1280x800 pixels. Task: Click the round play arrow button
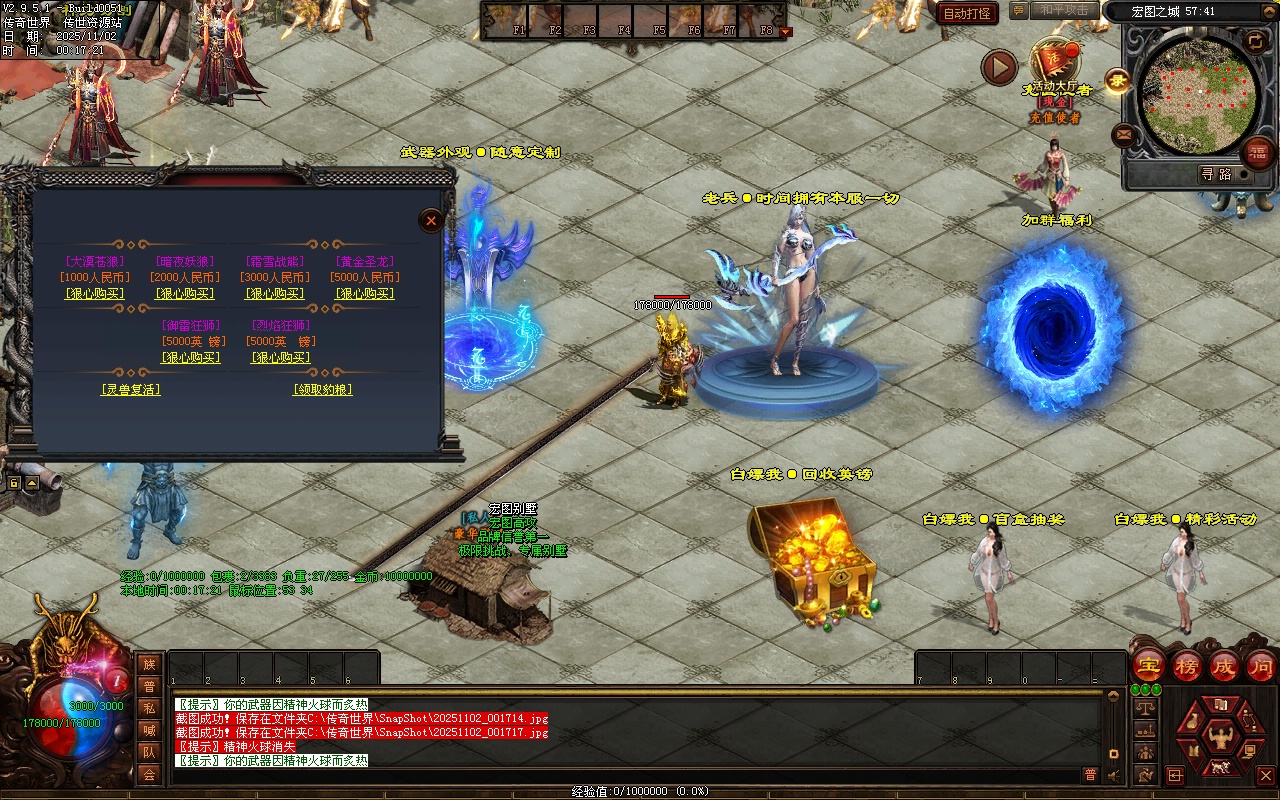click(998, 67)
